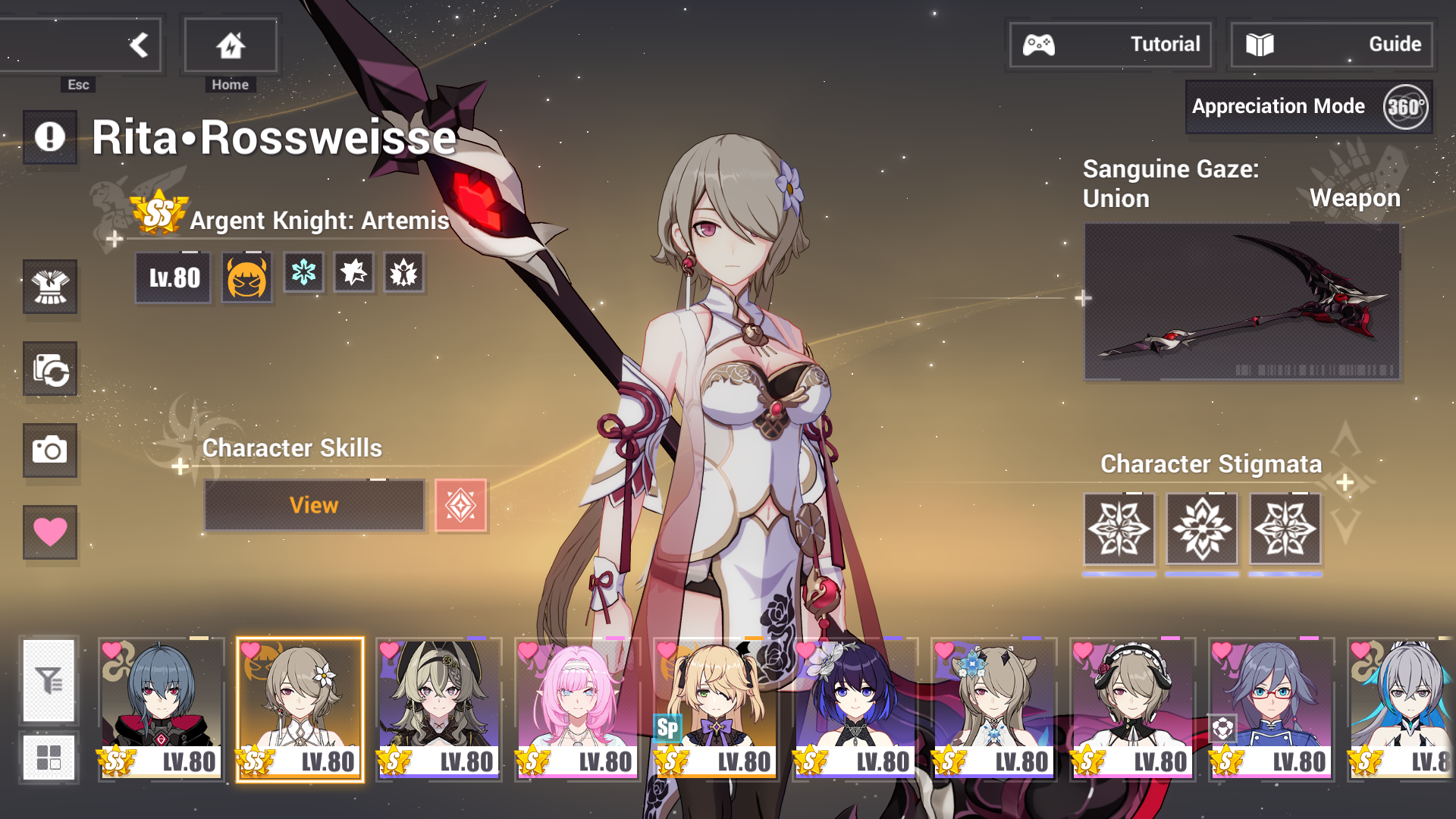Switch to the Tutorial section
Screen dimensions: 1456x819
pyautogui.click(x=1110, y=44)
